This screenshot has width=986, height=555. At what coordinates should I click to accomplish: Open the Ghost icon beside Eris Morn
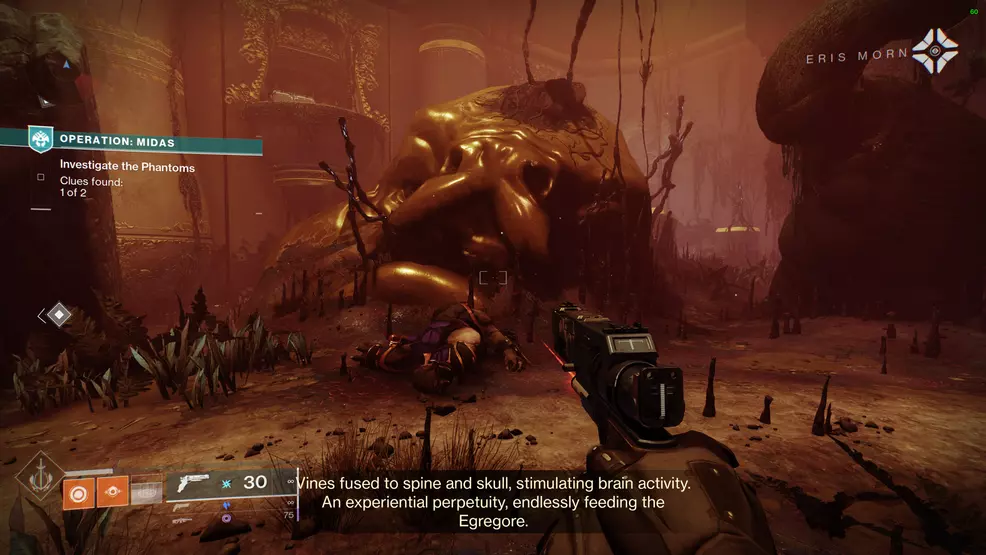click(935, 50)
